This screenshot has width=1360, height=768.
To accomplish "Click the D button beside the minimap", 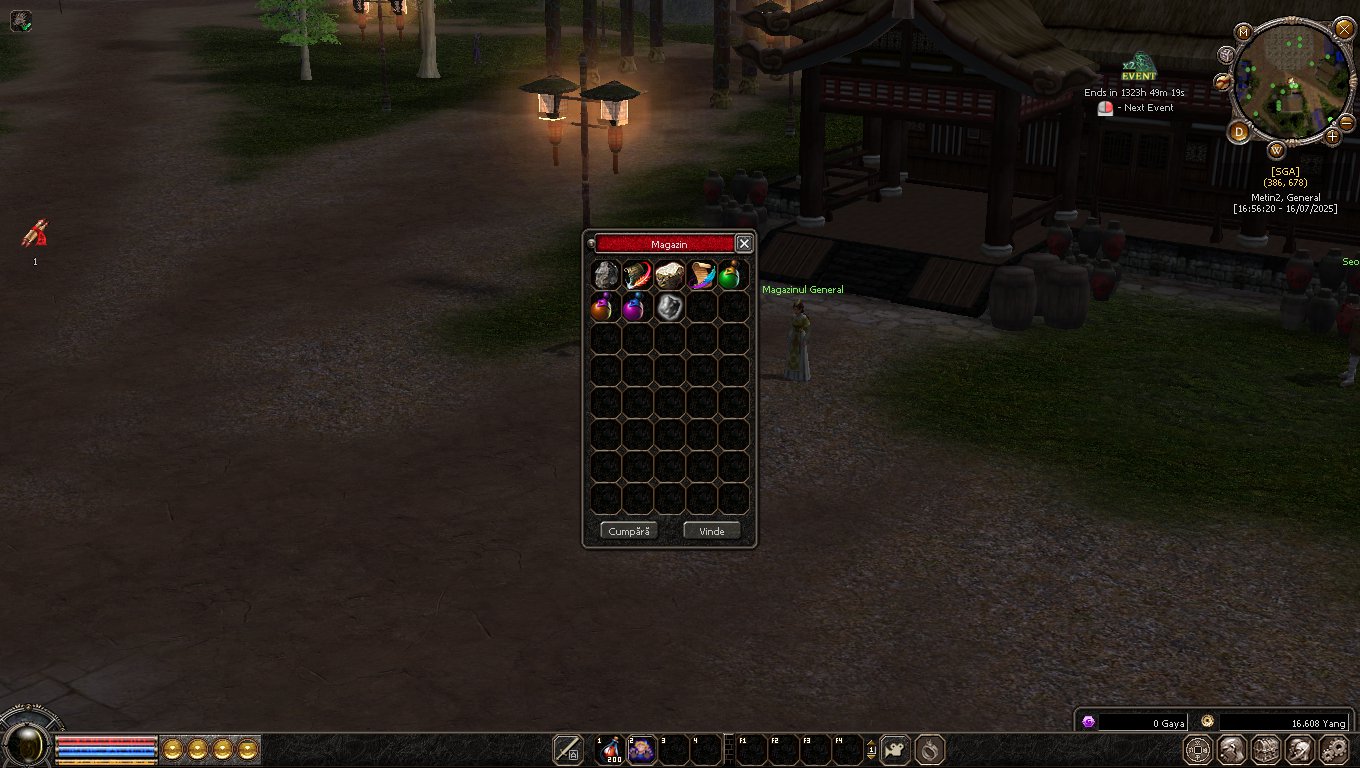I will tap(1240, 132).
